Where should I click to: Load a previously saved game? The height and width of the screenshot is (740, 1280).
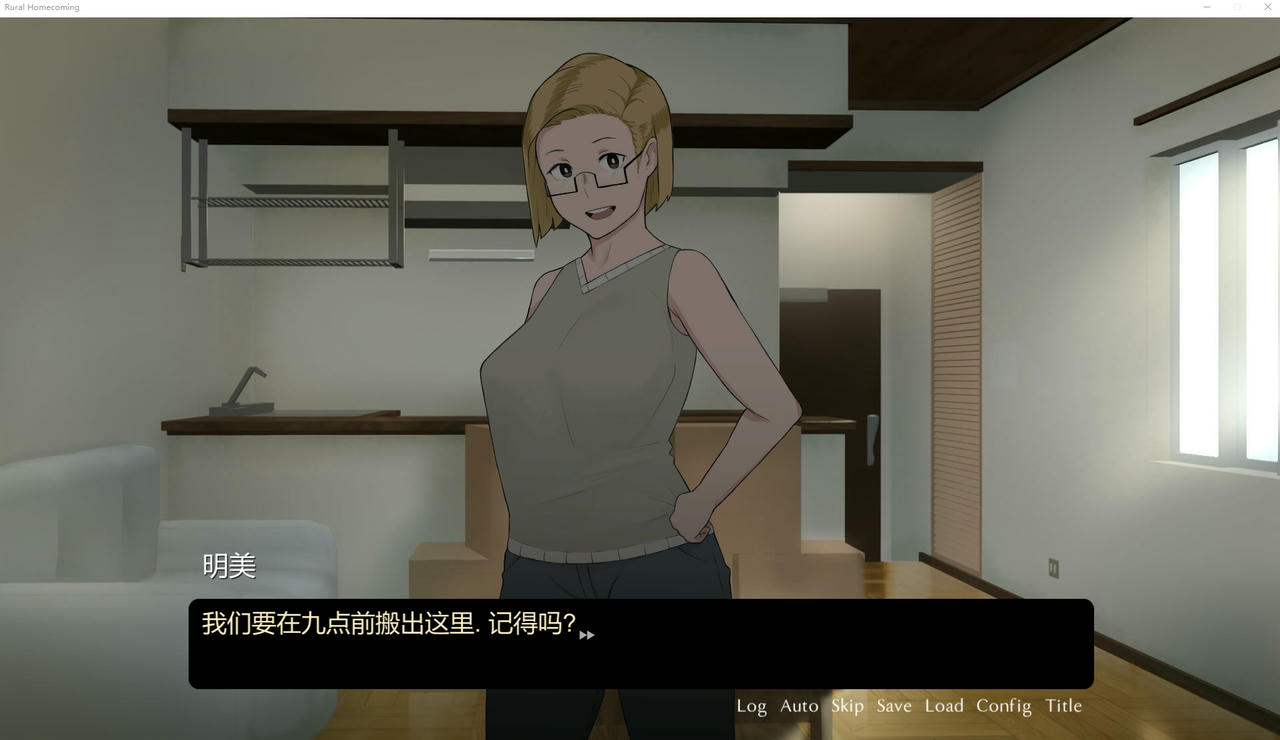pos(943,706)
